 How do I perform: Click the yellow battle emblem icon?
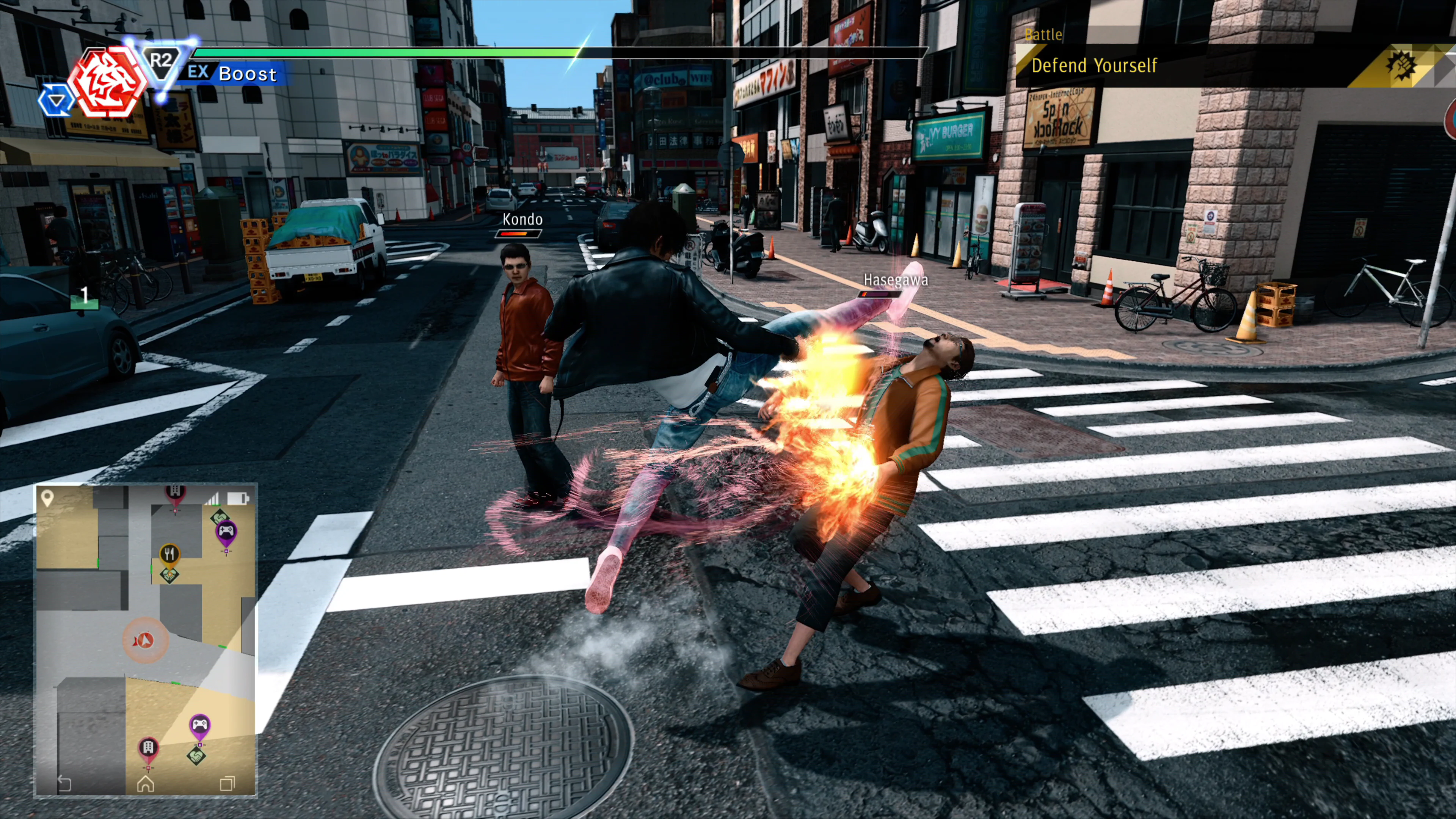pyautogui.click(x=1401, y=66)
